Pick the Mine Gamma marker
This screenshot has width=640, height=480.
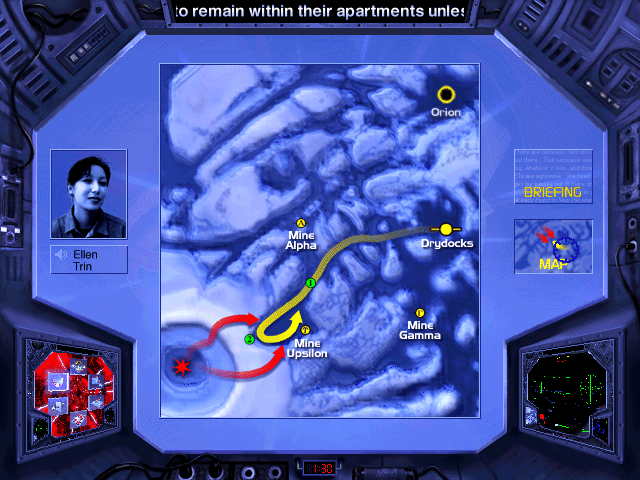pyautogui.click(x=420, y=313)
